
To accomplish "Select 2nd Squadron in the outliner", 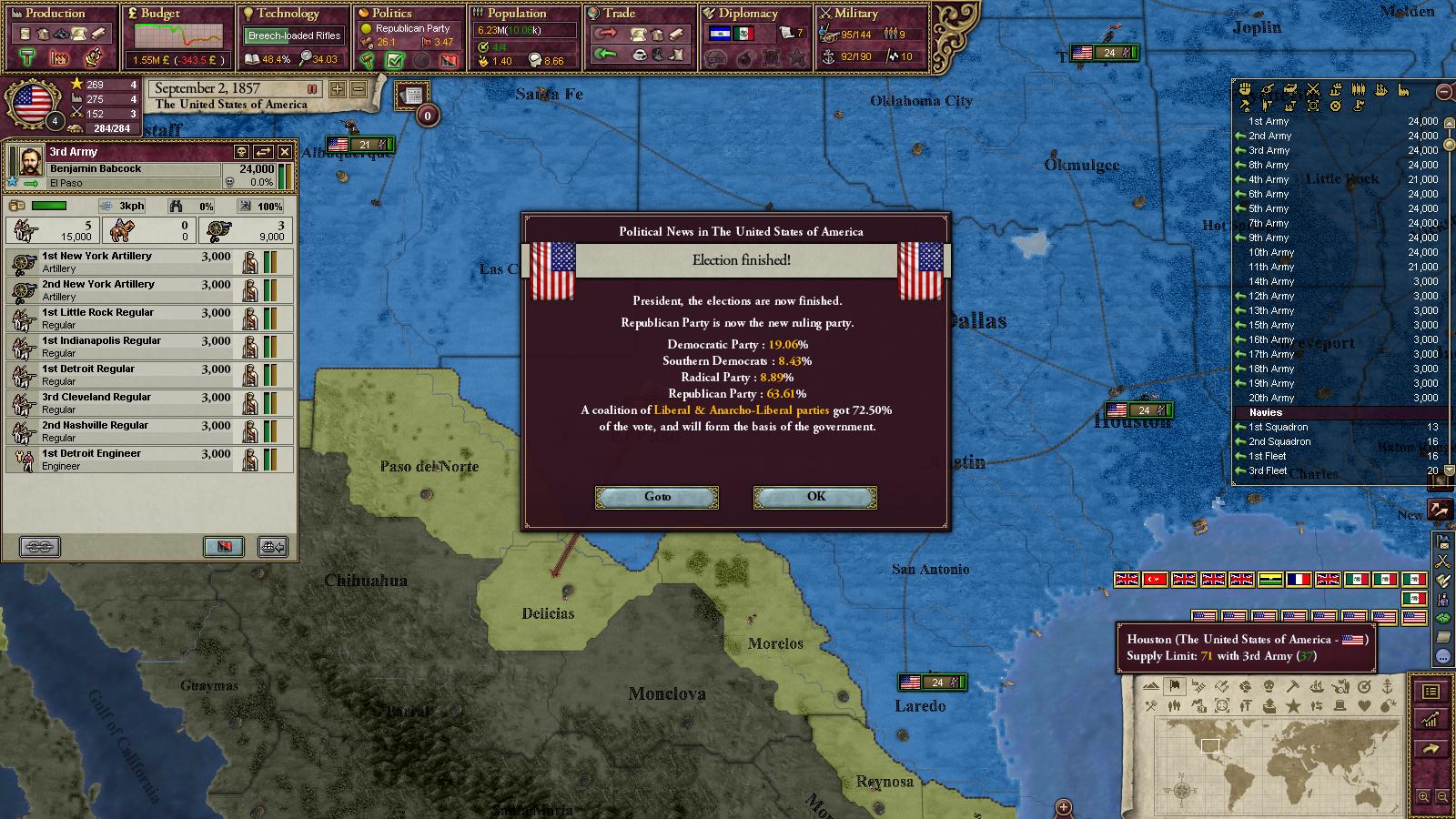I will (x=1279, y=441).
